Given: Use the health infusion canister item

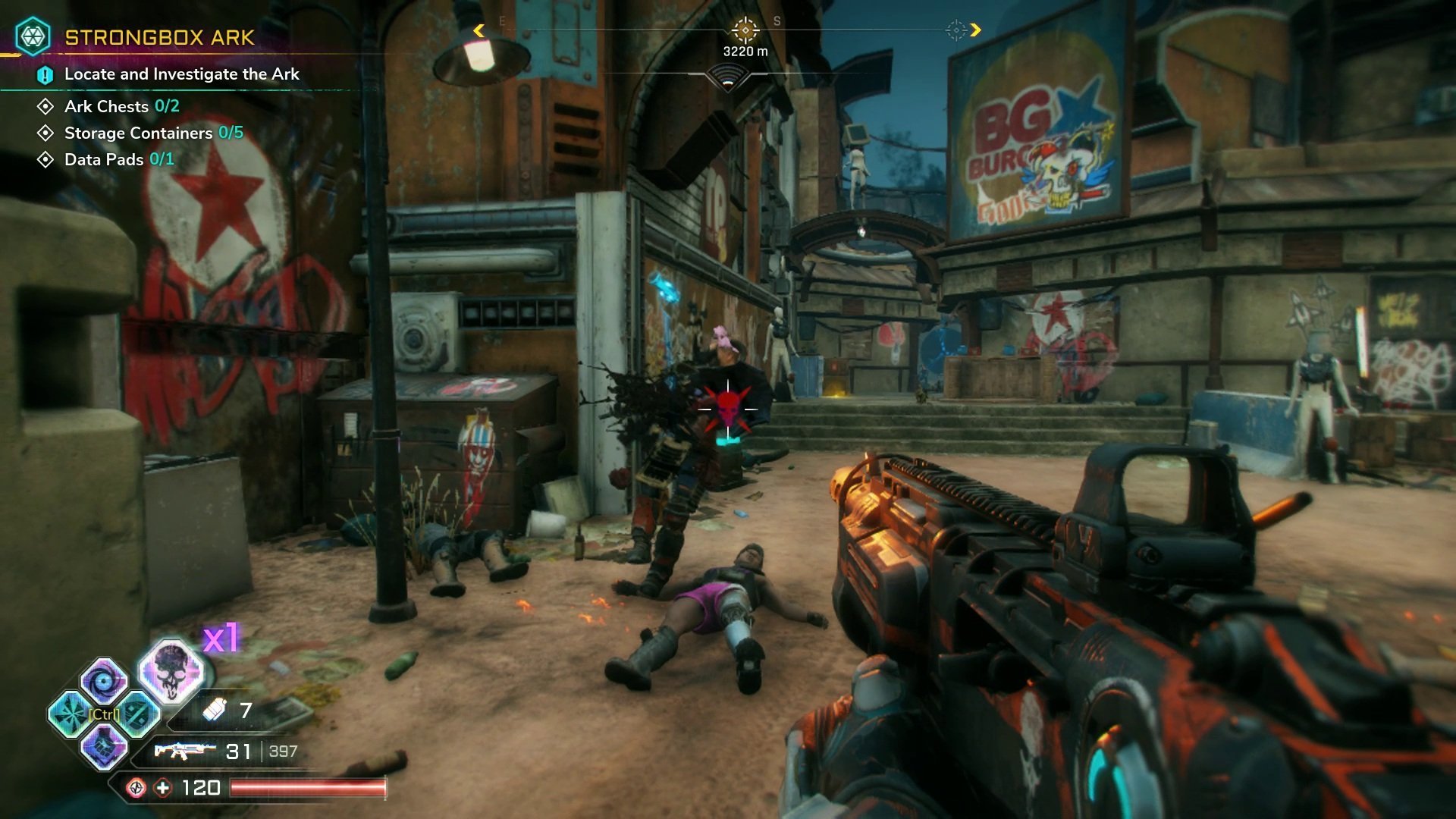Looking at the screenshot, I should (x=215, y=710).
